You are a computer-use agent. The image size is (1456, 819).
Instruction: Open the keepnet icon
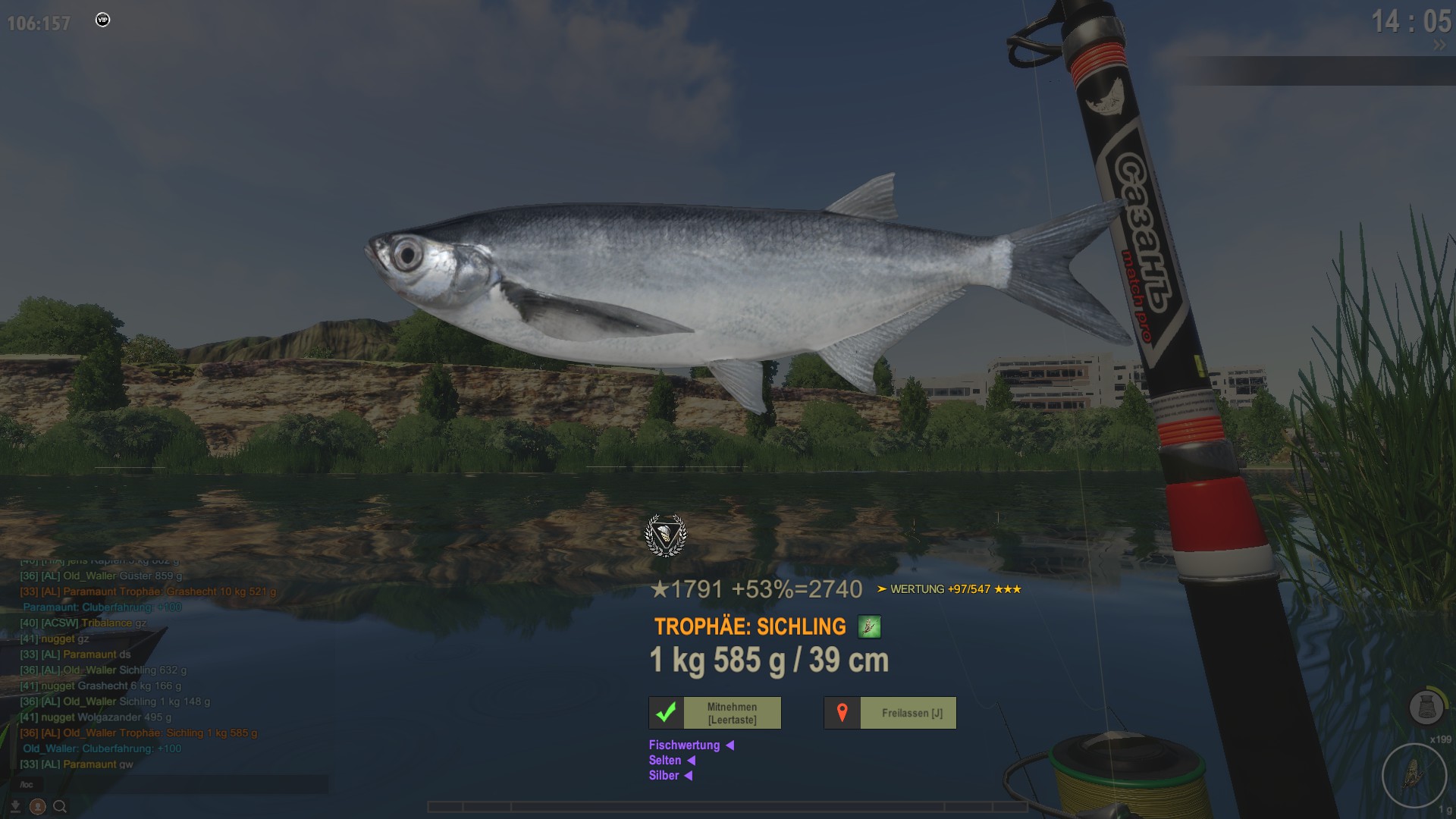coord(1425,708)
